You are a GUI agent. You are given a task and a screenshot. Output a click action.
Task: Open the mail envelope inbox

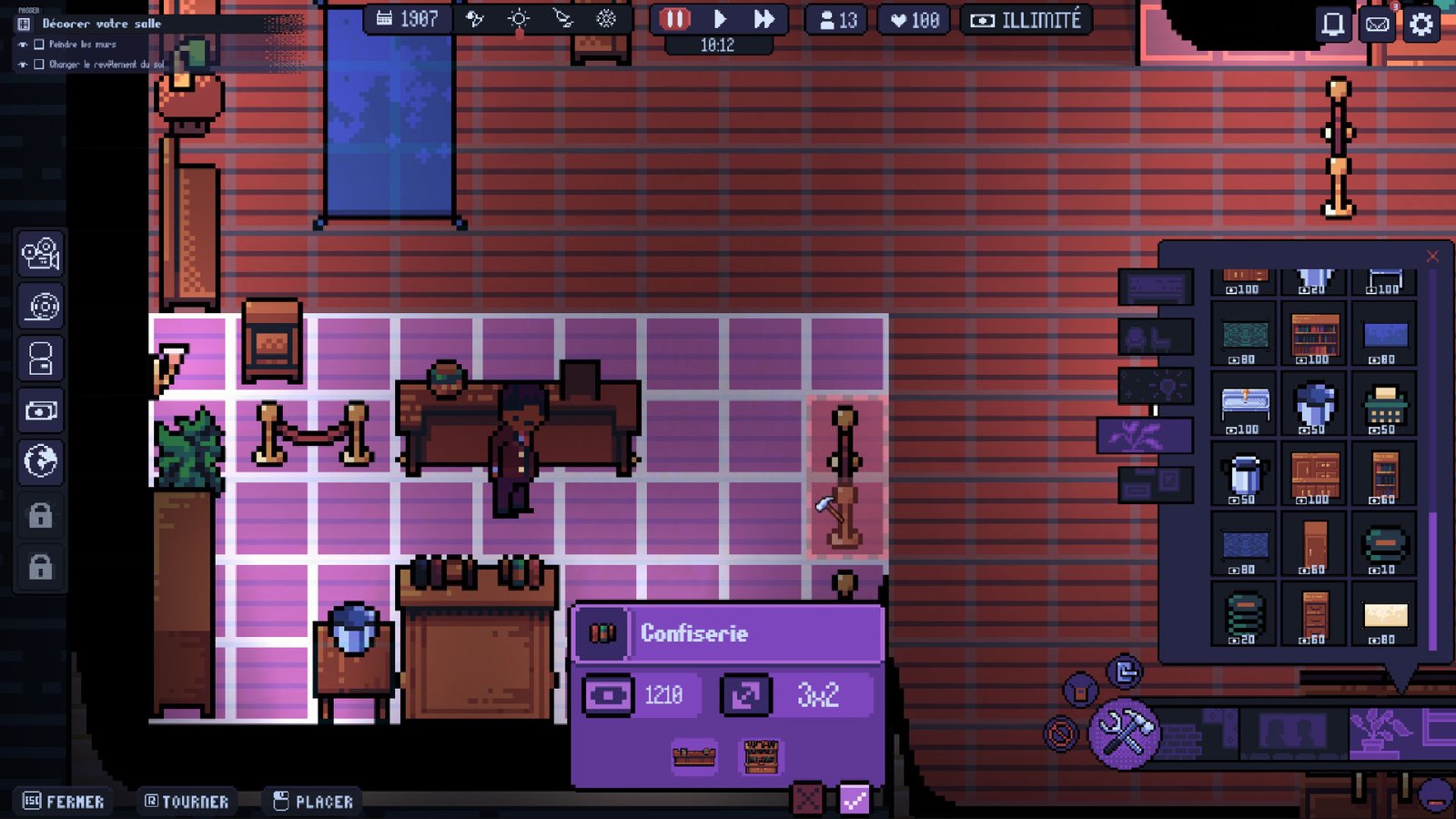(1377, 25)
